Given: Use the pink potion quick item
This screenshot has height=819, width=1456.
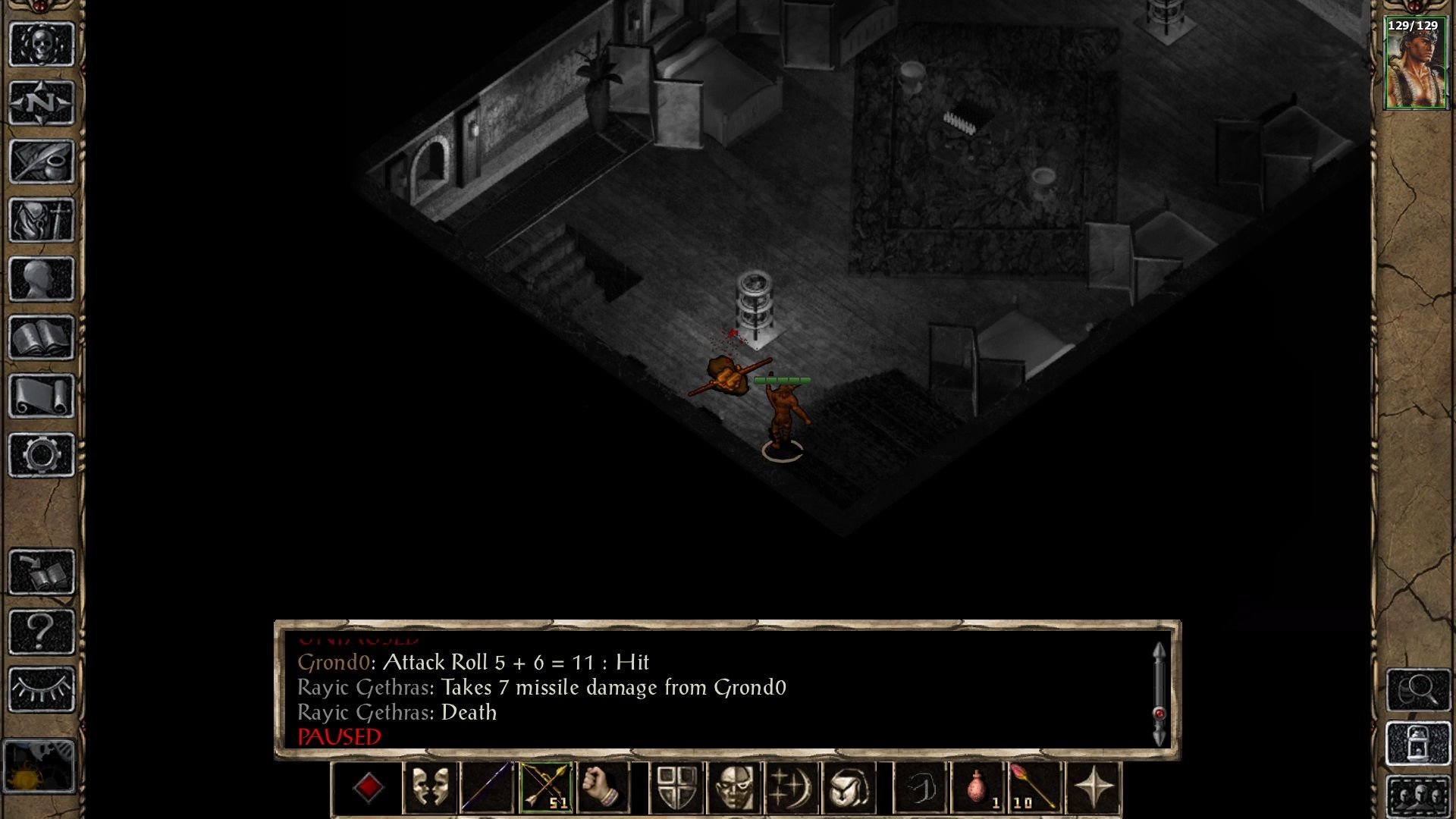Looking at the screenshot, I should [x=978, y=788].
